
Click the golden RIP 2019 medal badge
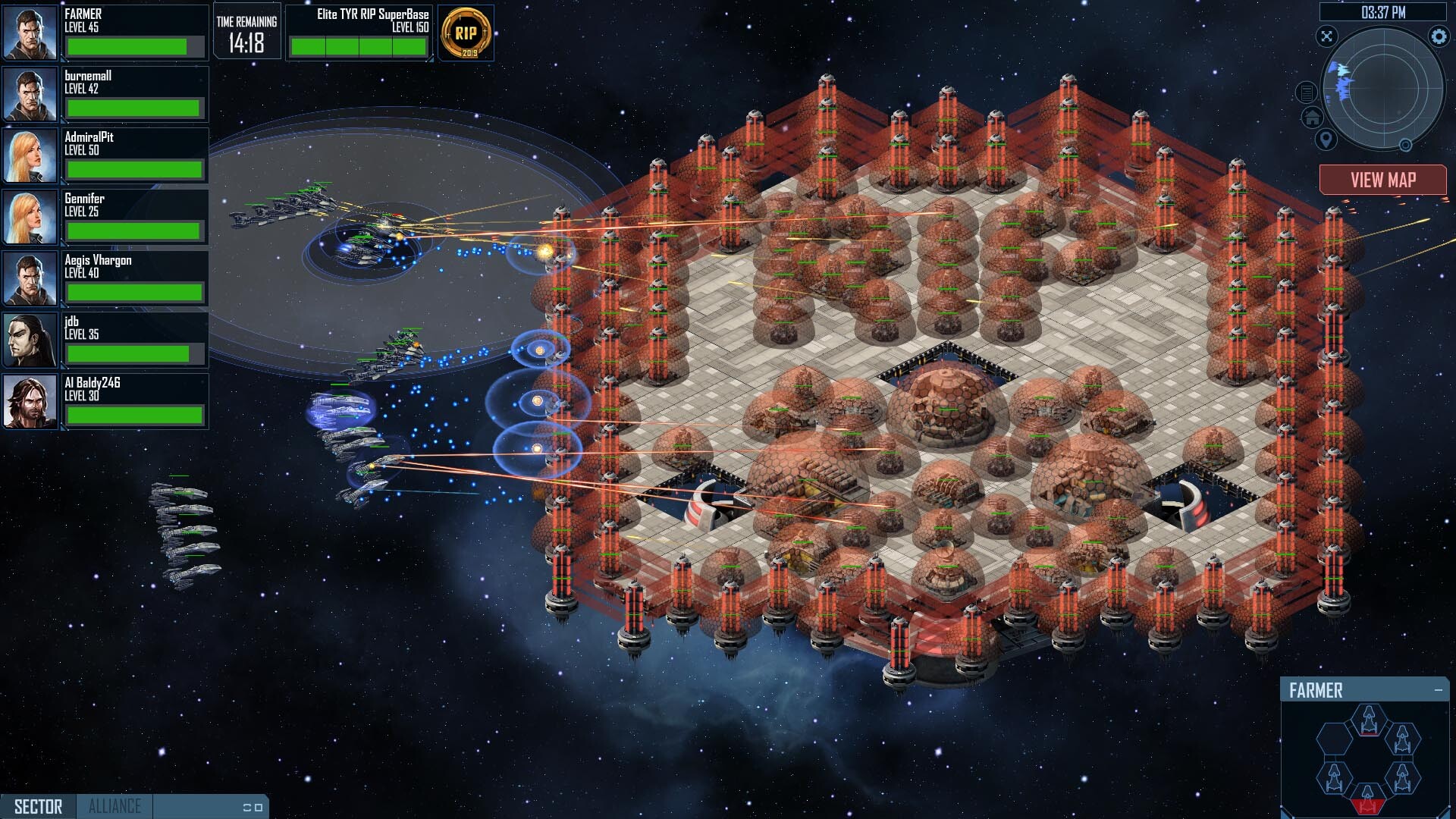(465, 33)
